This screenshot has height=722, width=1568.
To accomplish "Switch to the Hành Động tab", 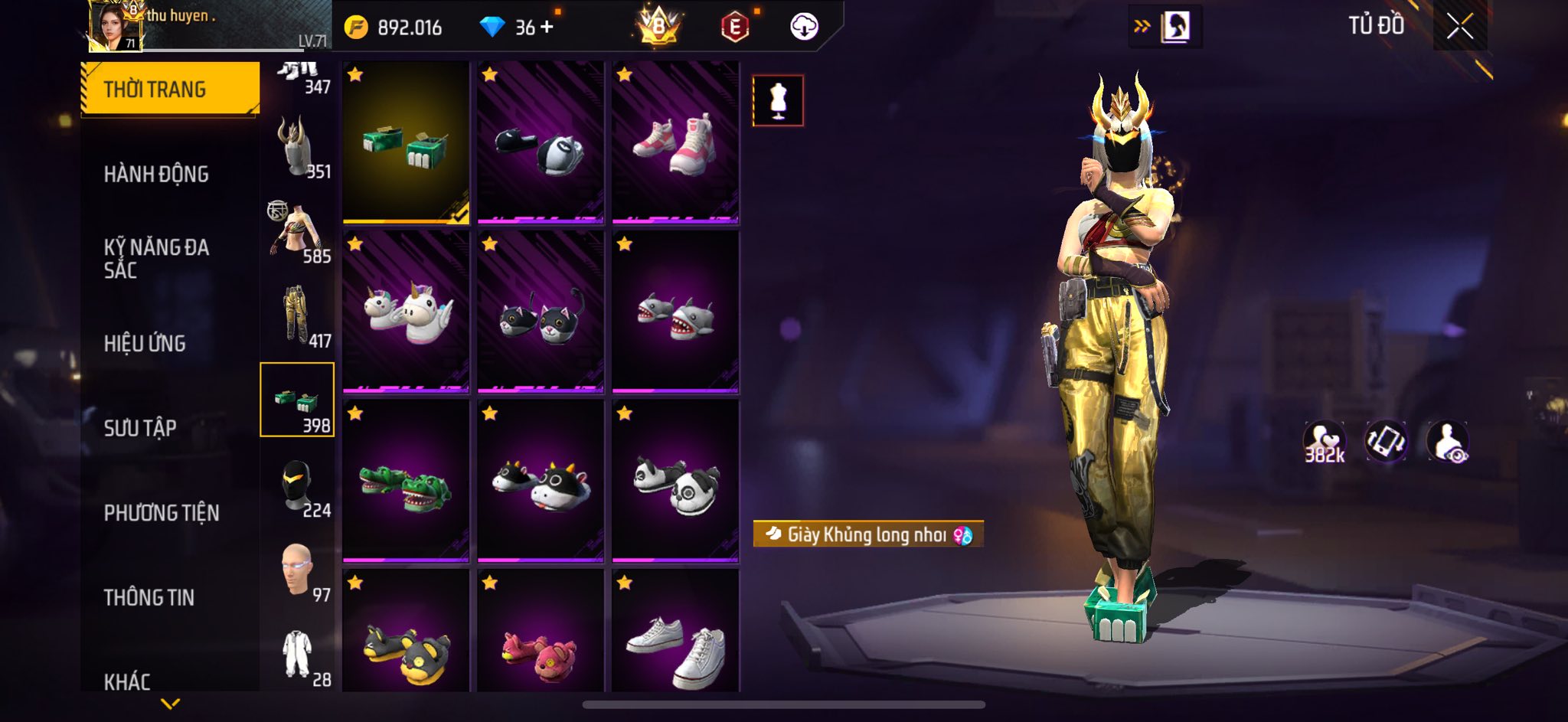I will point(156,175).
